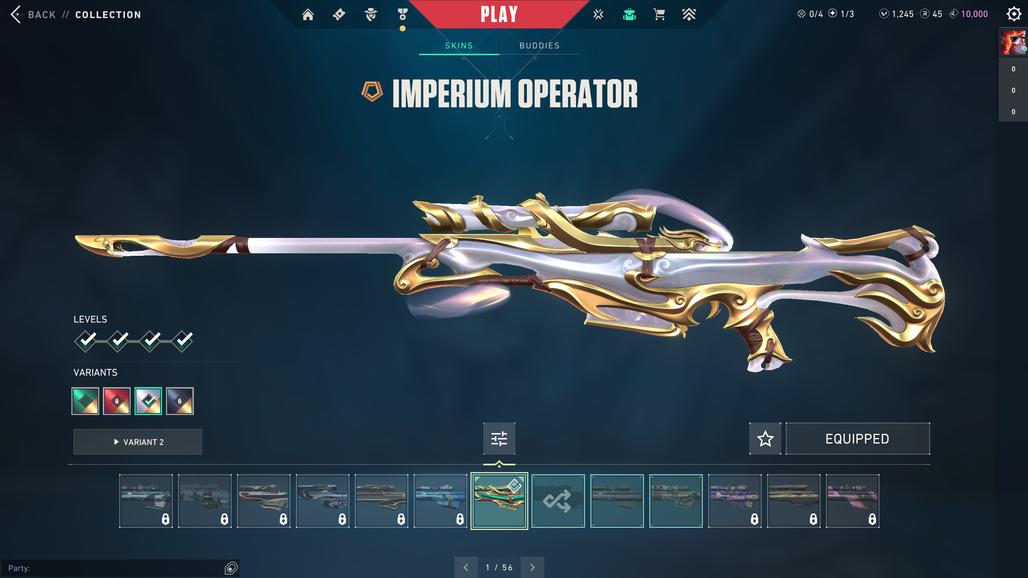Choose the green and gold variant swatch

click(x=86, y=401)
